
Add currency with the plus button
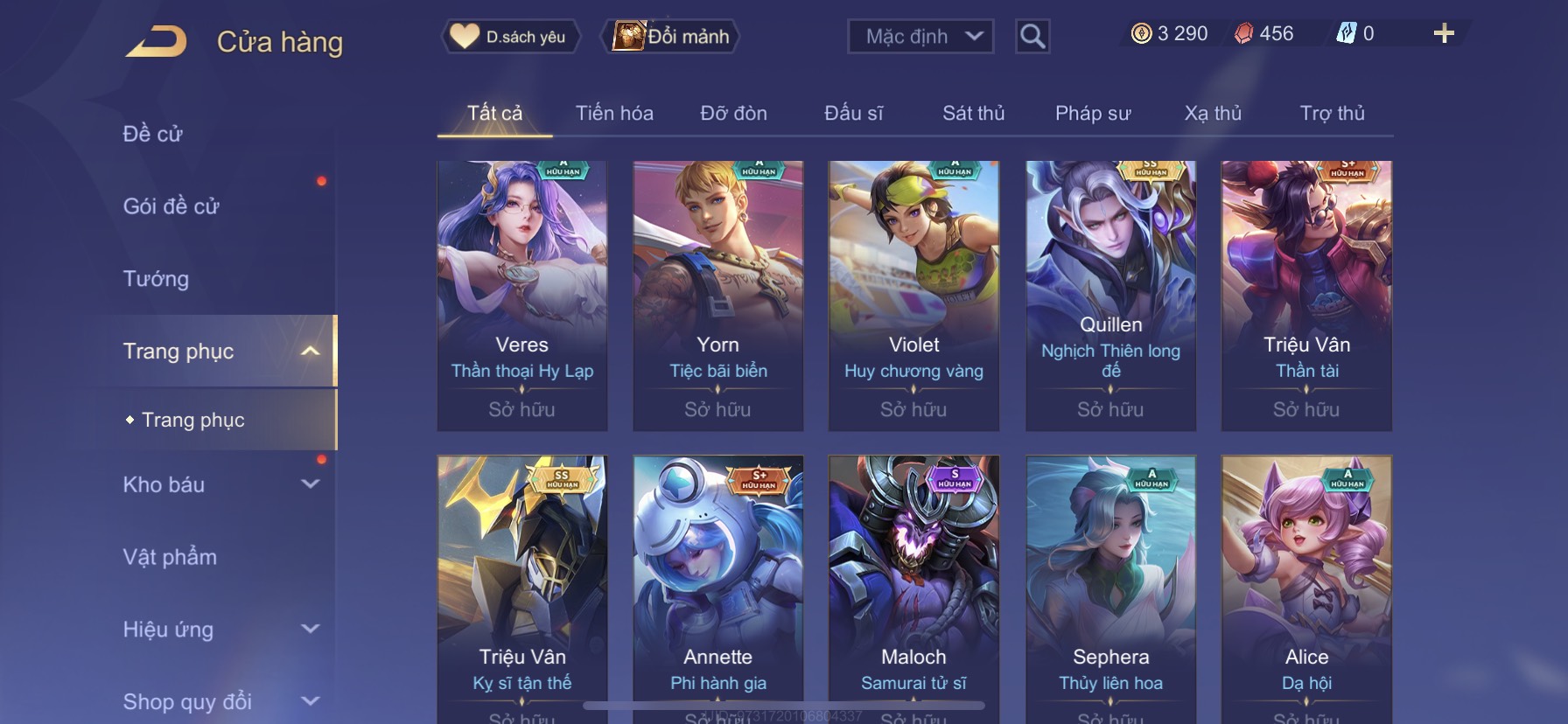(1444, 34)
